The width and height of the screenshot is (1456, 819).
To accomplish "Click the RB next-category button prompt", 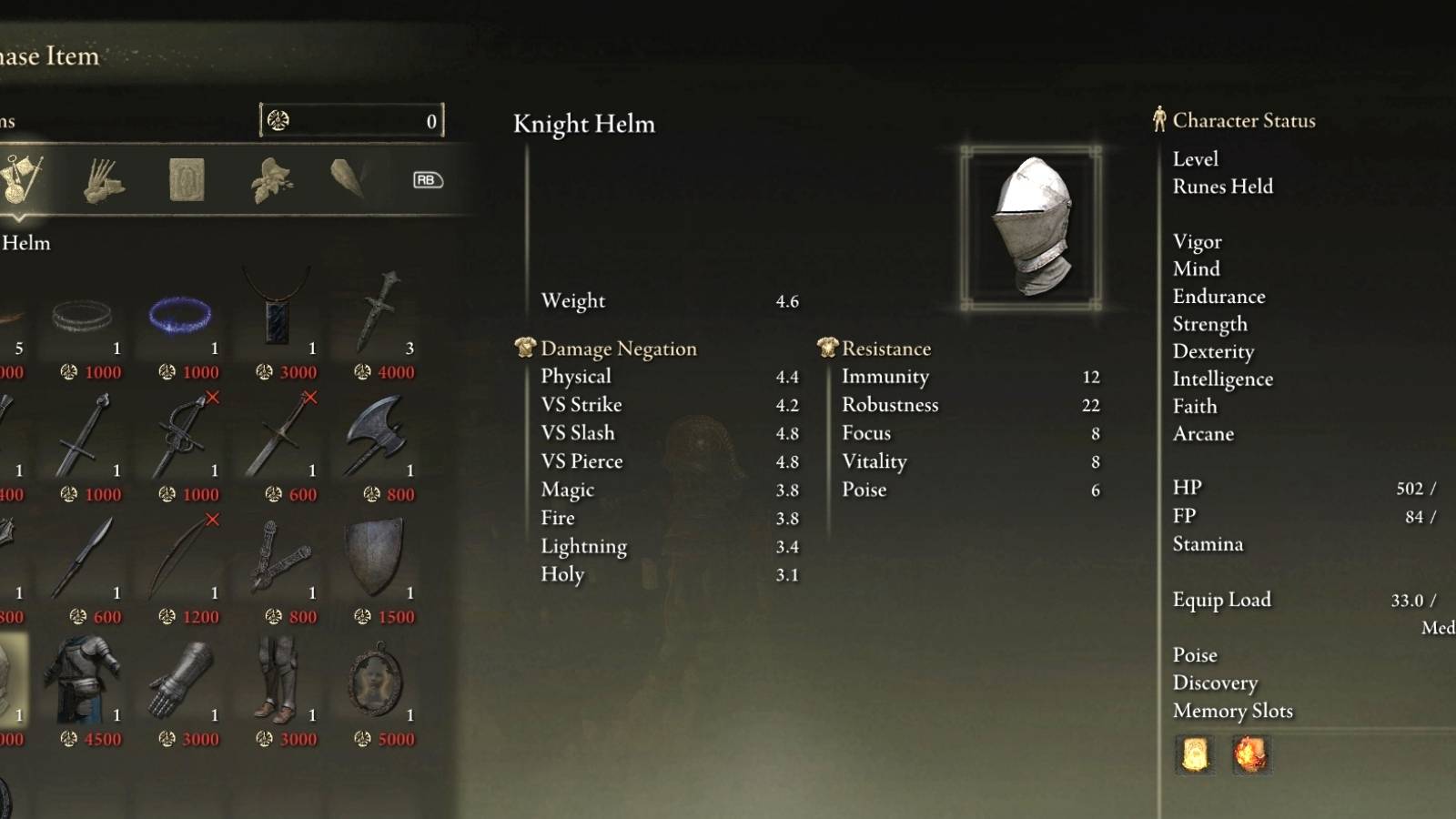I will click(x=428, y=180).
